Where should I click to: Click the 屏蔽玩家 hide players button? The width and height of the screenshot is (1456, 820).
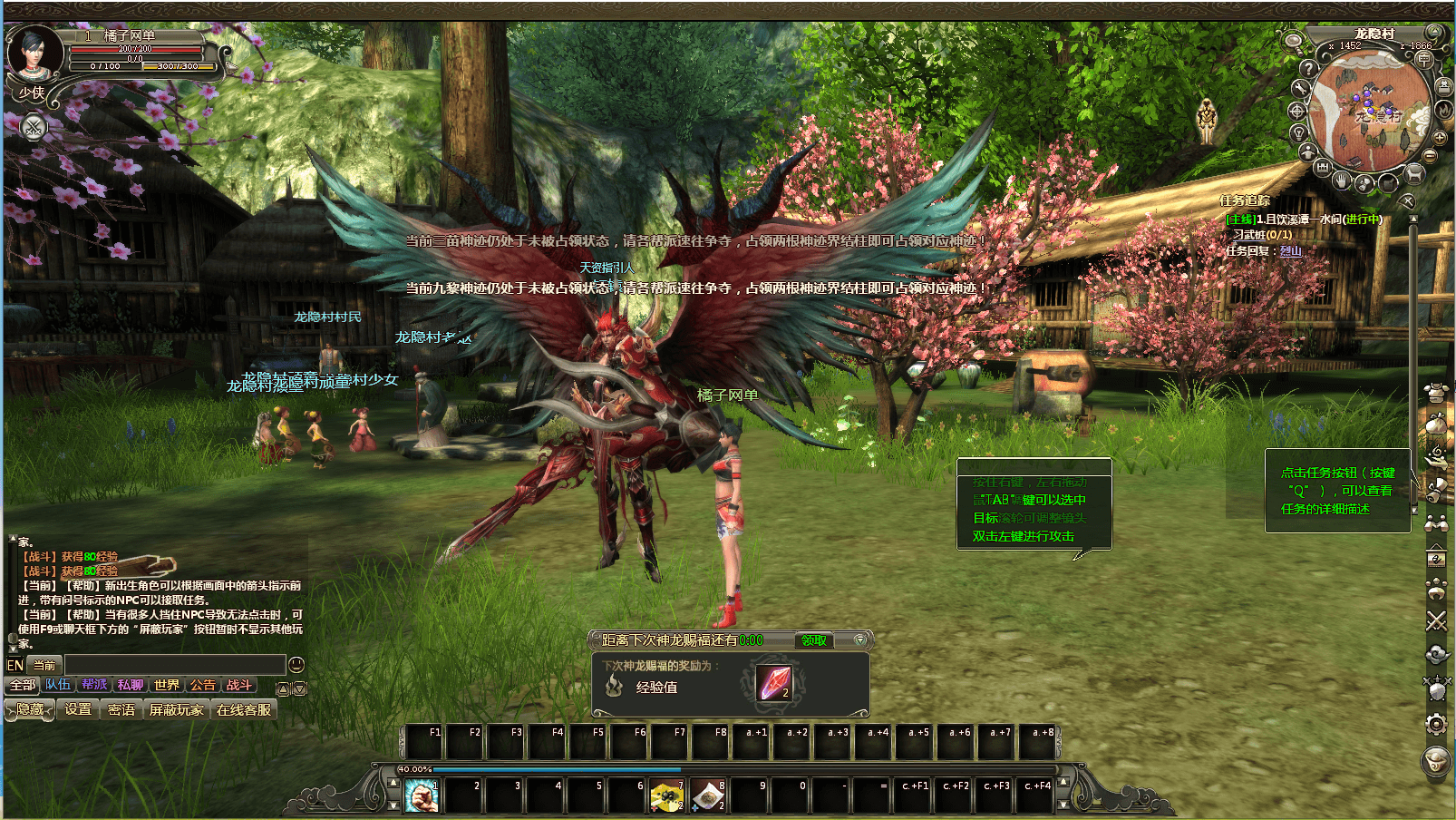(x=176, y=709)
